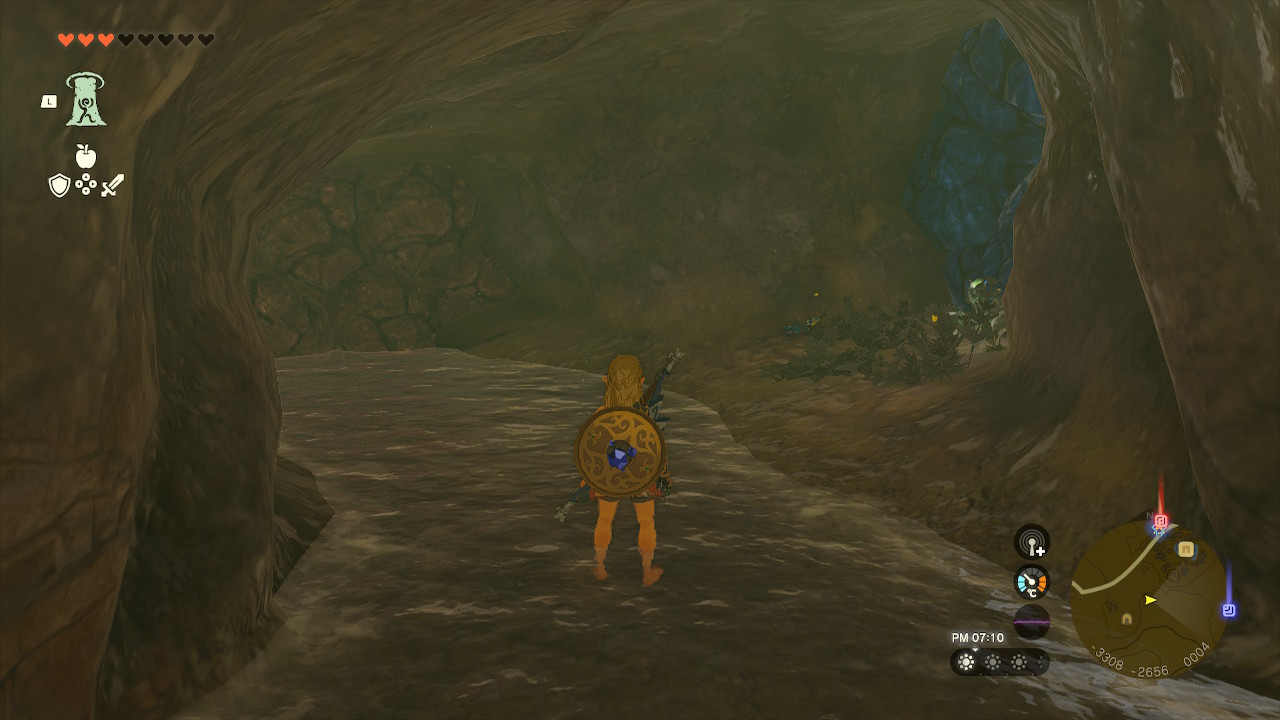
Task: Click the yellow player arrow on minimap
Action: pyautogui.click(x=1151, y=600)
